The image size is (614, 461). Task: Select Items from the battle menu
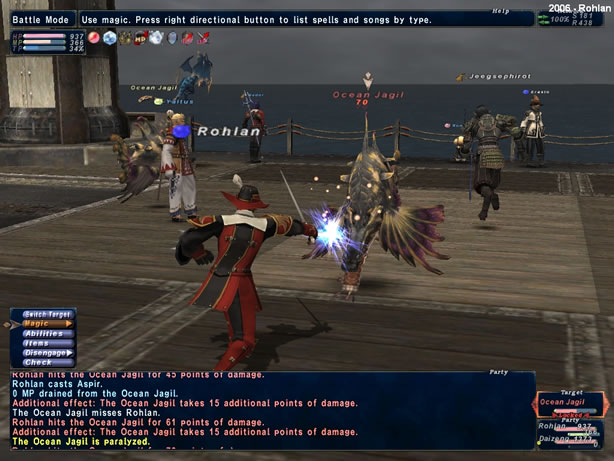pyautogui.click(x=43, y=343)
